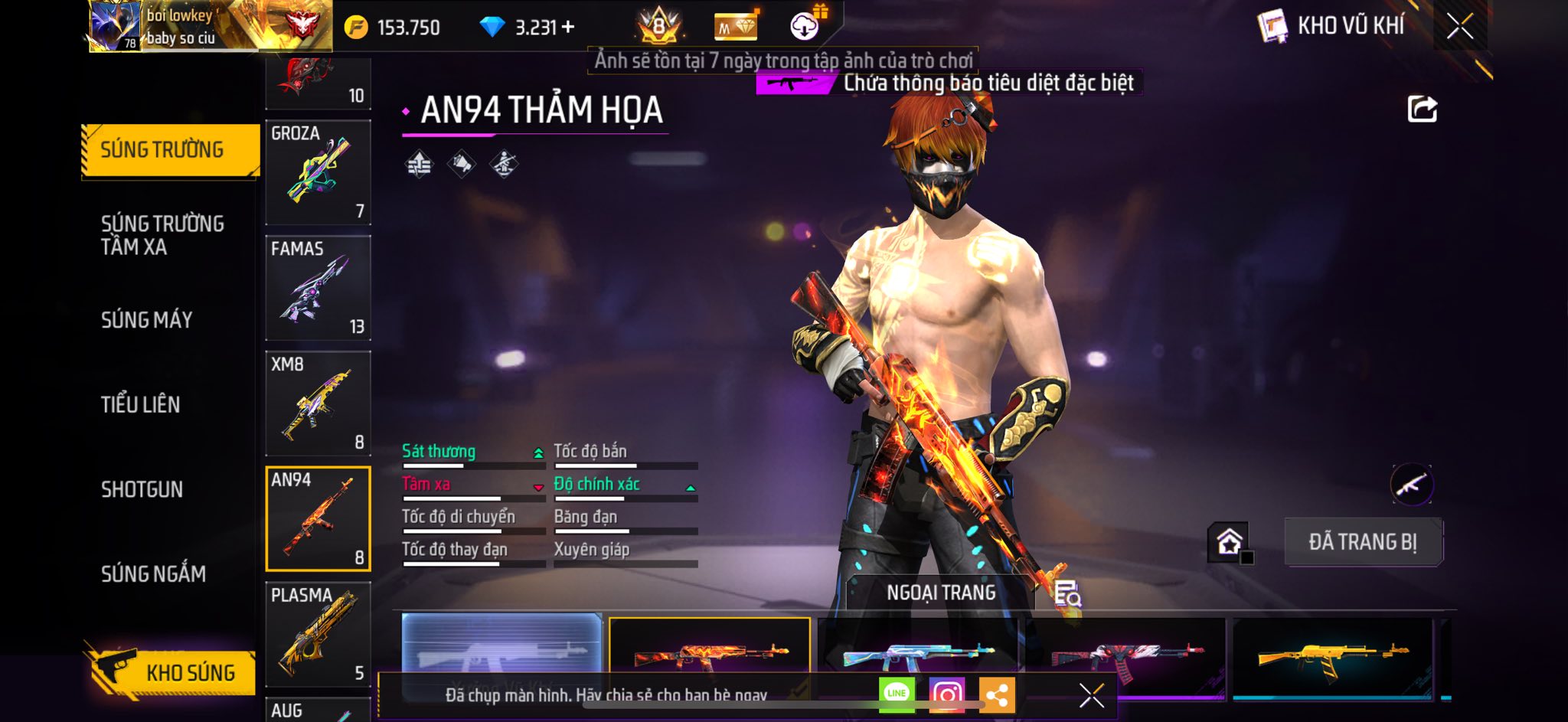Screen dimensions: 1568x722
Task: Click the Đã Trang Bị button
Action: tap(1363, 542)
